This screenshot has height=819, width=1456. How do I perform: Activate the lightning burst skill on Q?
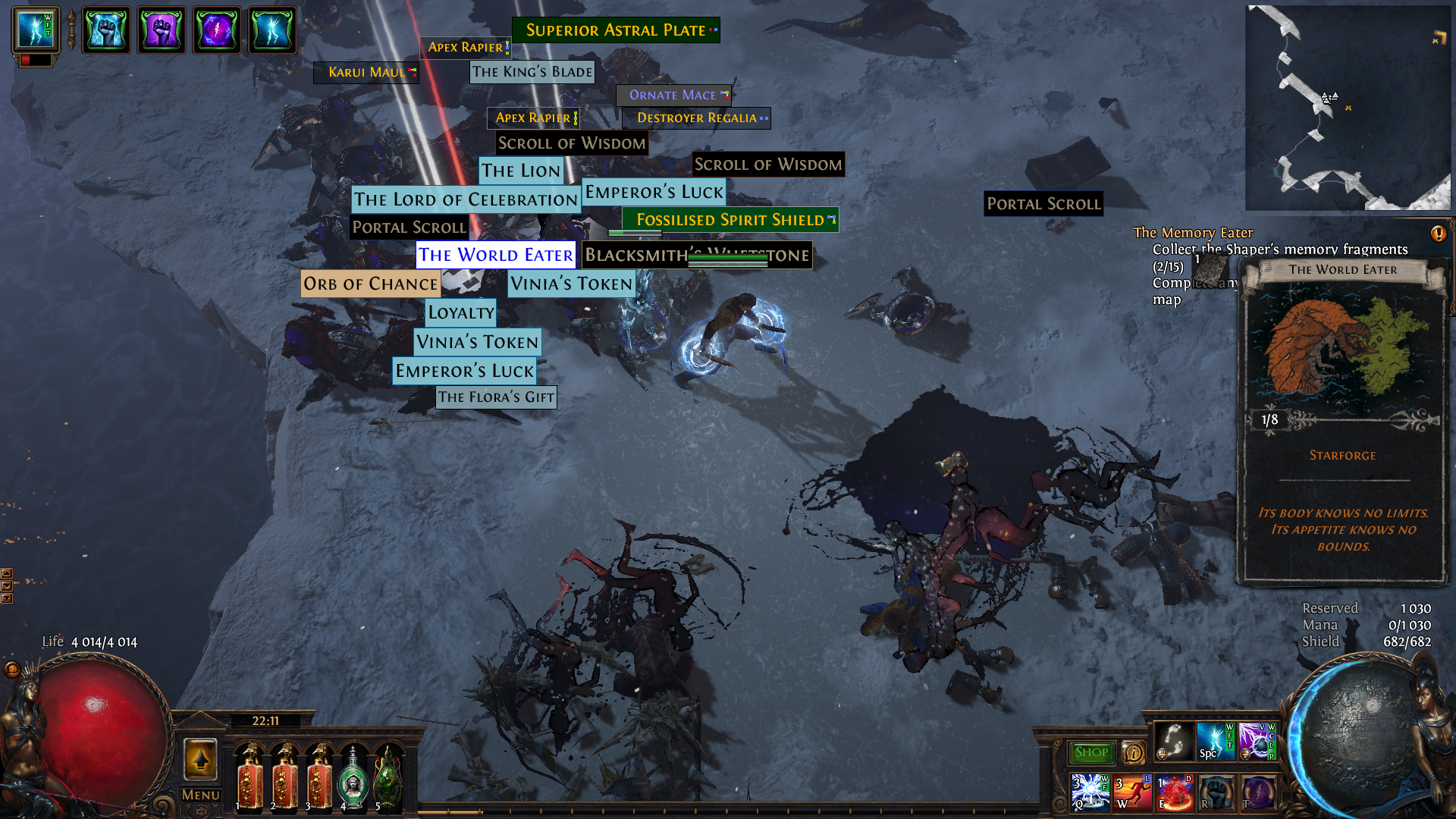pos(1090,792)
